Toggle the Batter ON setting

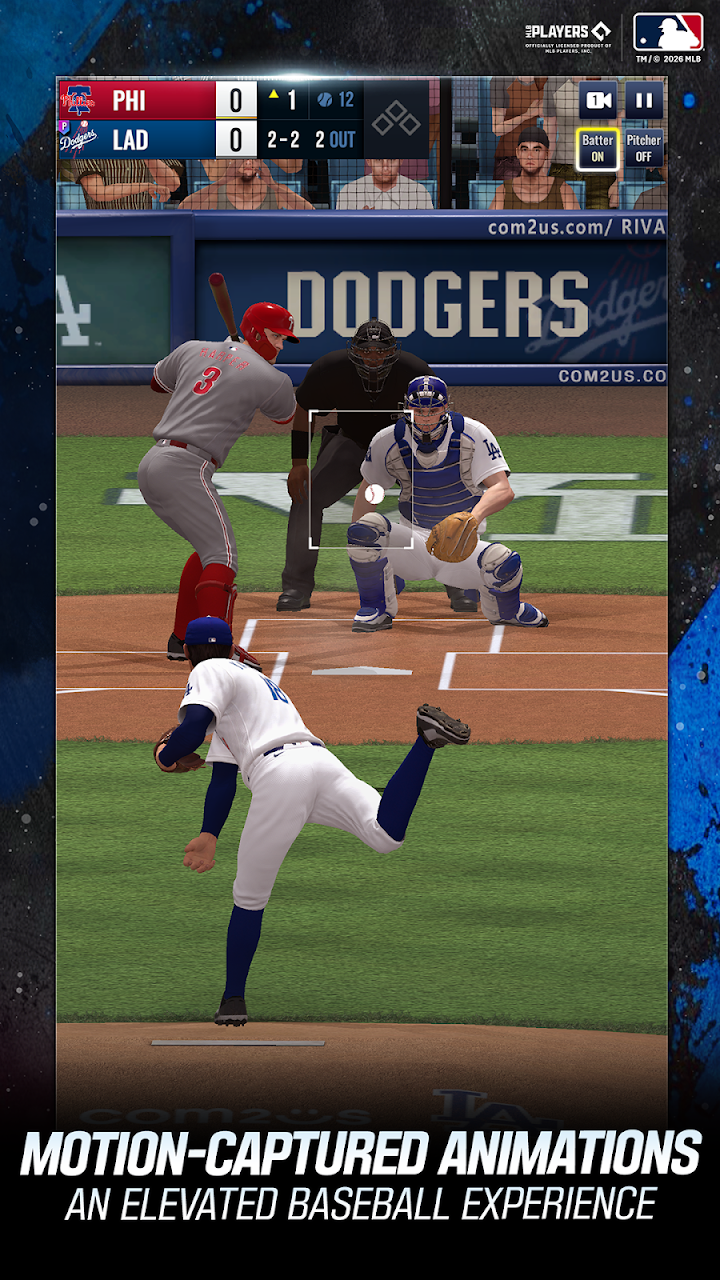tap(598, 149)
